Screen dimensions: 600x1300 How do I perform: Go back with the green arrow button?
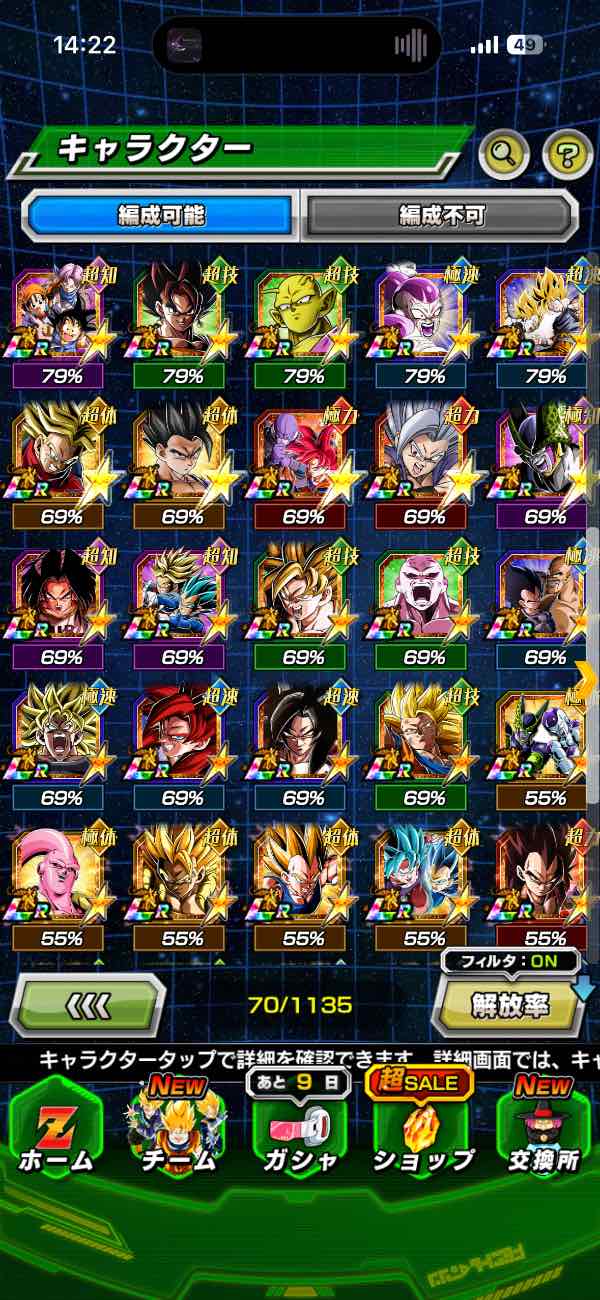(x=88, y=1004)
